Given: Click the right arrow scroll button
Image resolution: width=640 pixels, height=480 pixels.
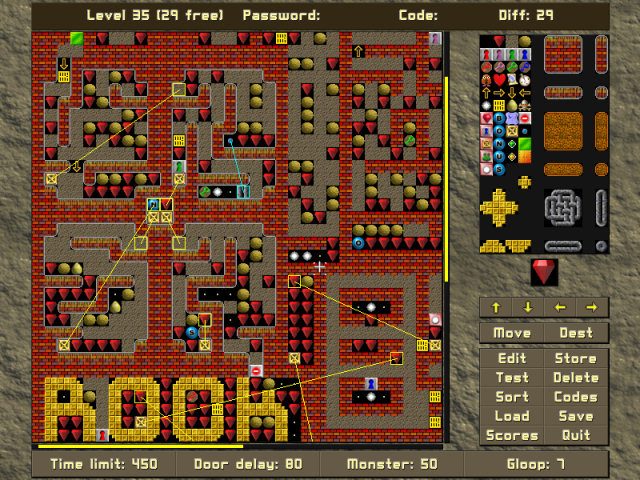Looking at the screenshot, I should pos(592,307).
